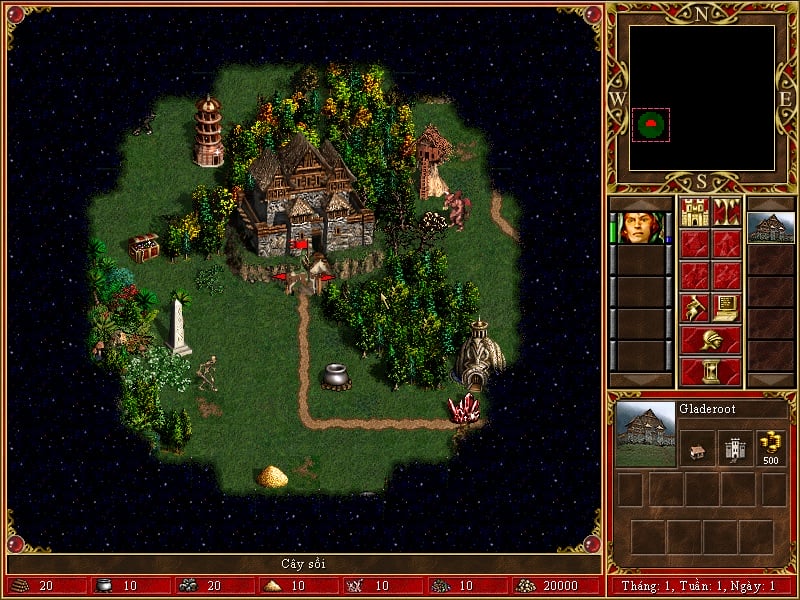Image resolution: width=800 pixels, height=600 pixels.
Task: End the turn with the hourglass button
Action: click(711, 372)
